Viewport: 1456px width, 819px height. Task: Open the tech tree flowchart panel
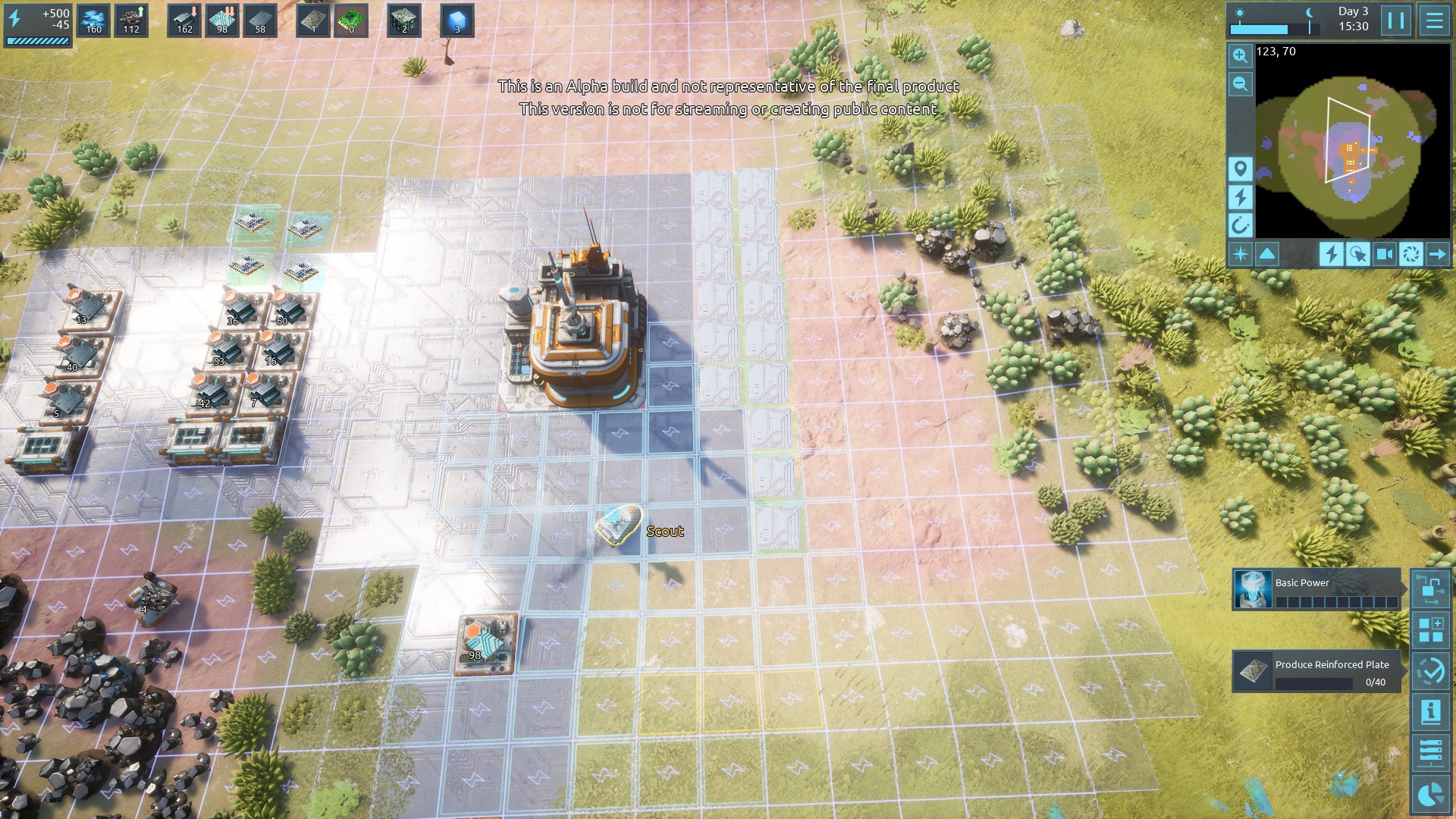[1431, 589]
